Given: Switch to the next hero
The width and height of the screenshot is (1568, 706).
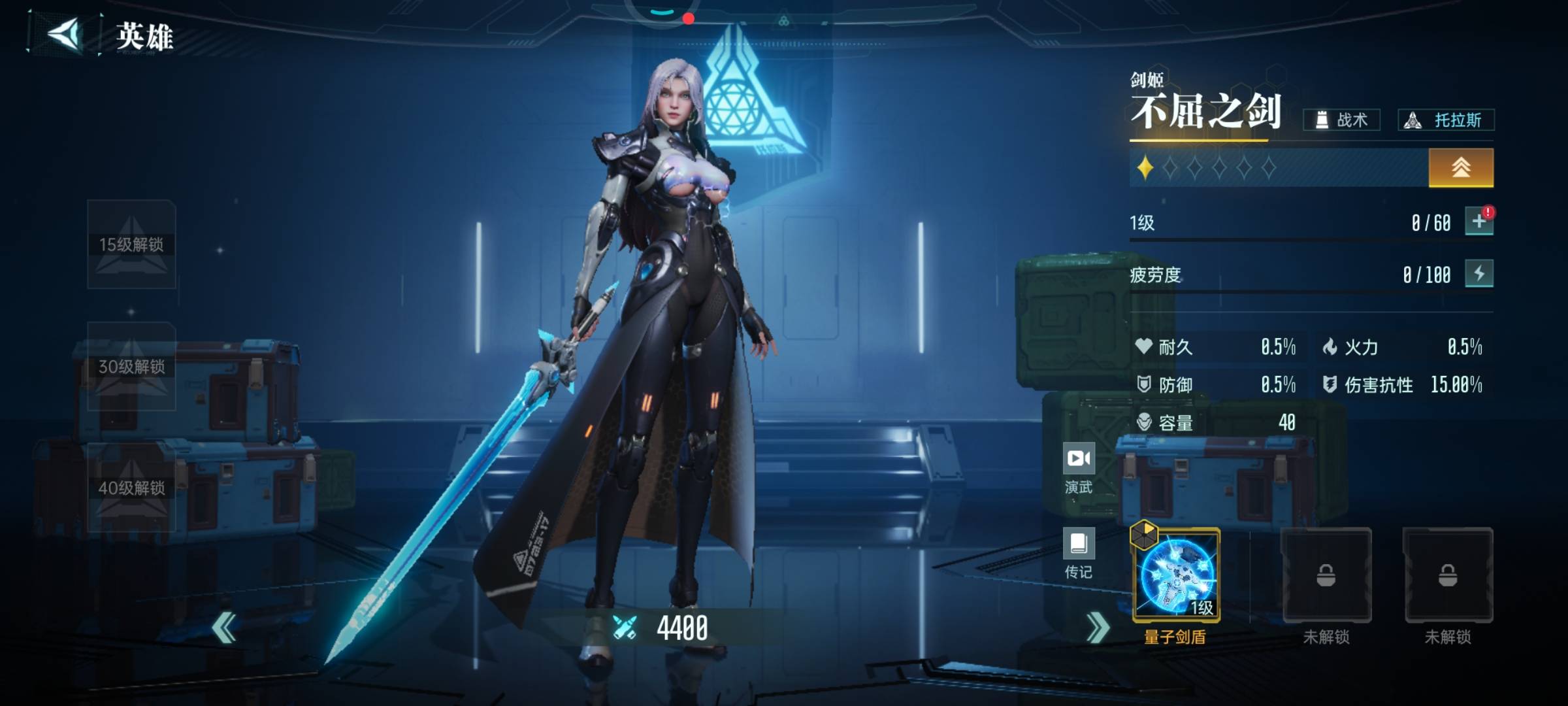Looking at the screenshot, I should [1097, 628].
